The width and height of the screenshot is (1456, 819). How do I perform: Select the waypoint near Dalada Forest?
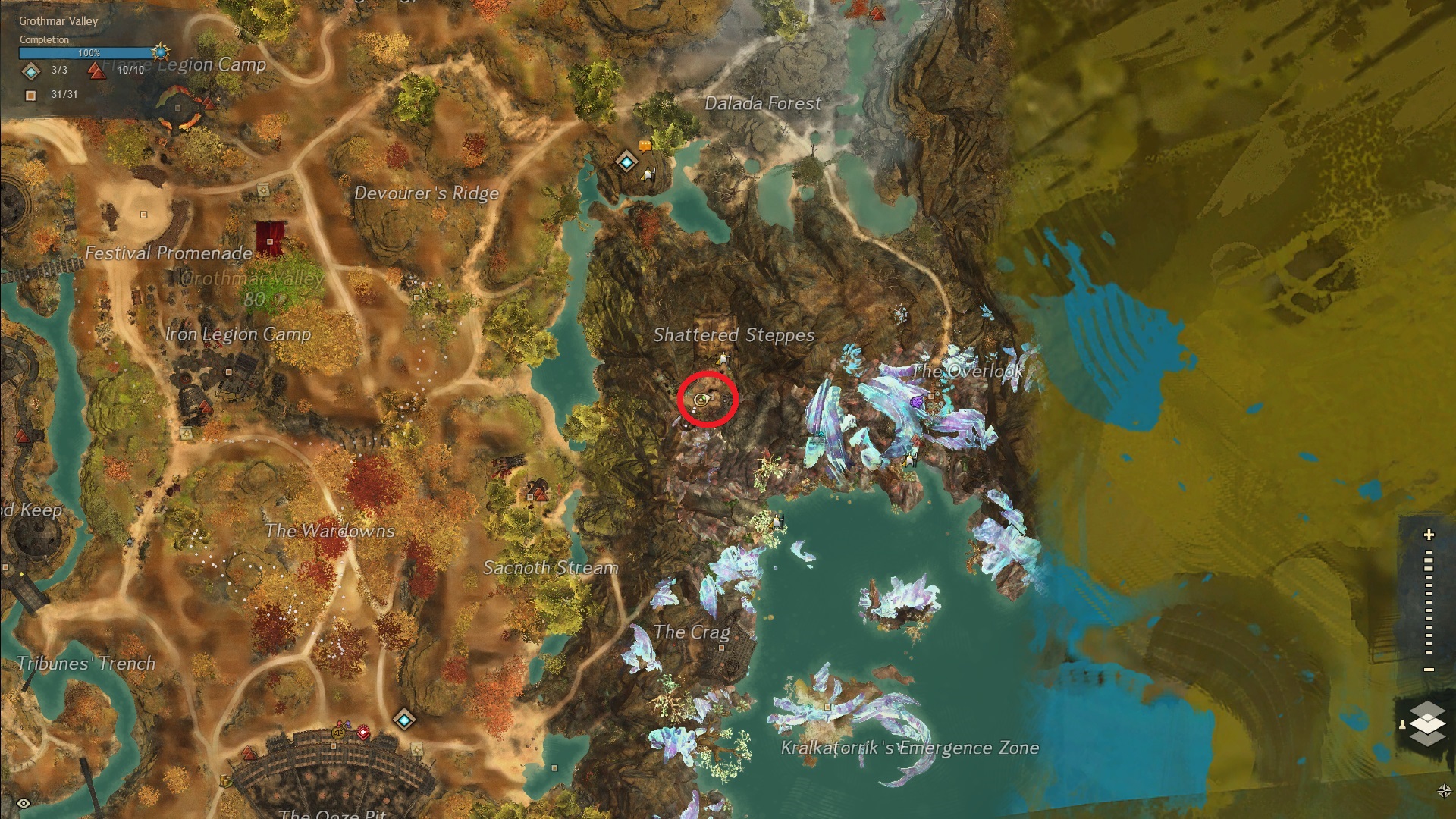click(626, 161)
